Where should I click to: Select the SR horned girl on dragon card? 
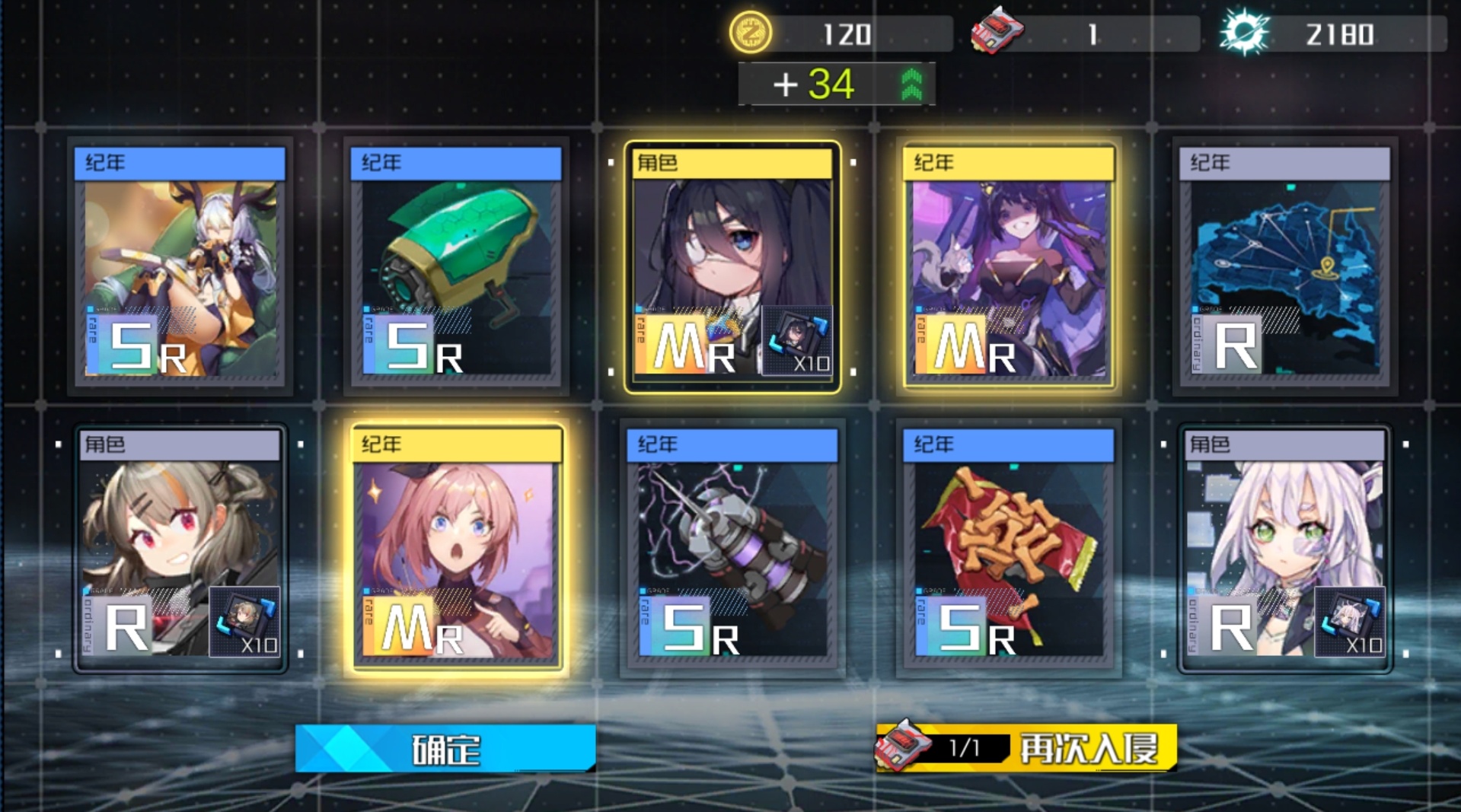coord(180,266)
